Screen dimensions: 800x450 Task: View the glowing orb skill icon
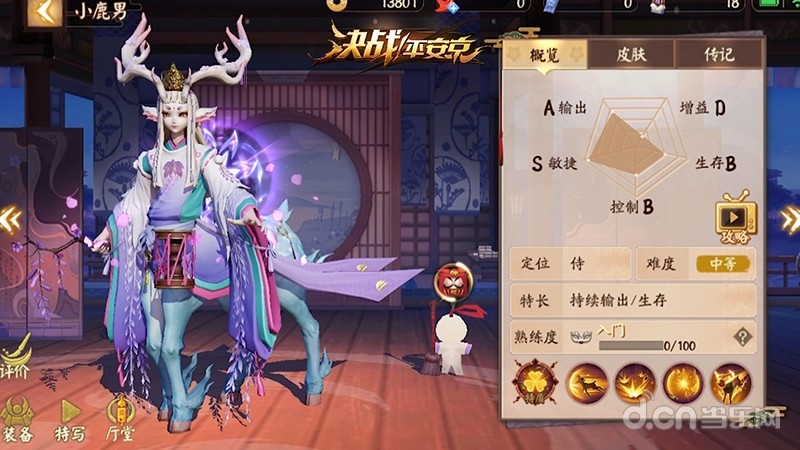click(x=682, y=385)
